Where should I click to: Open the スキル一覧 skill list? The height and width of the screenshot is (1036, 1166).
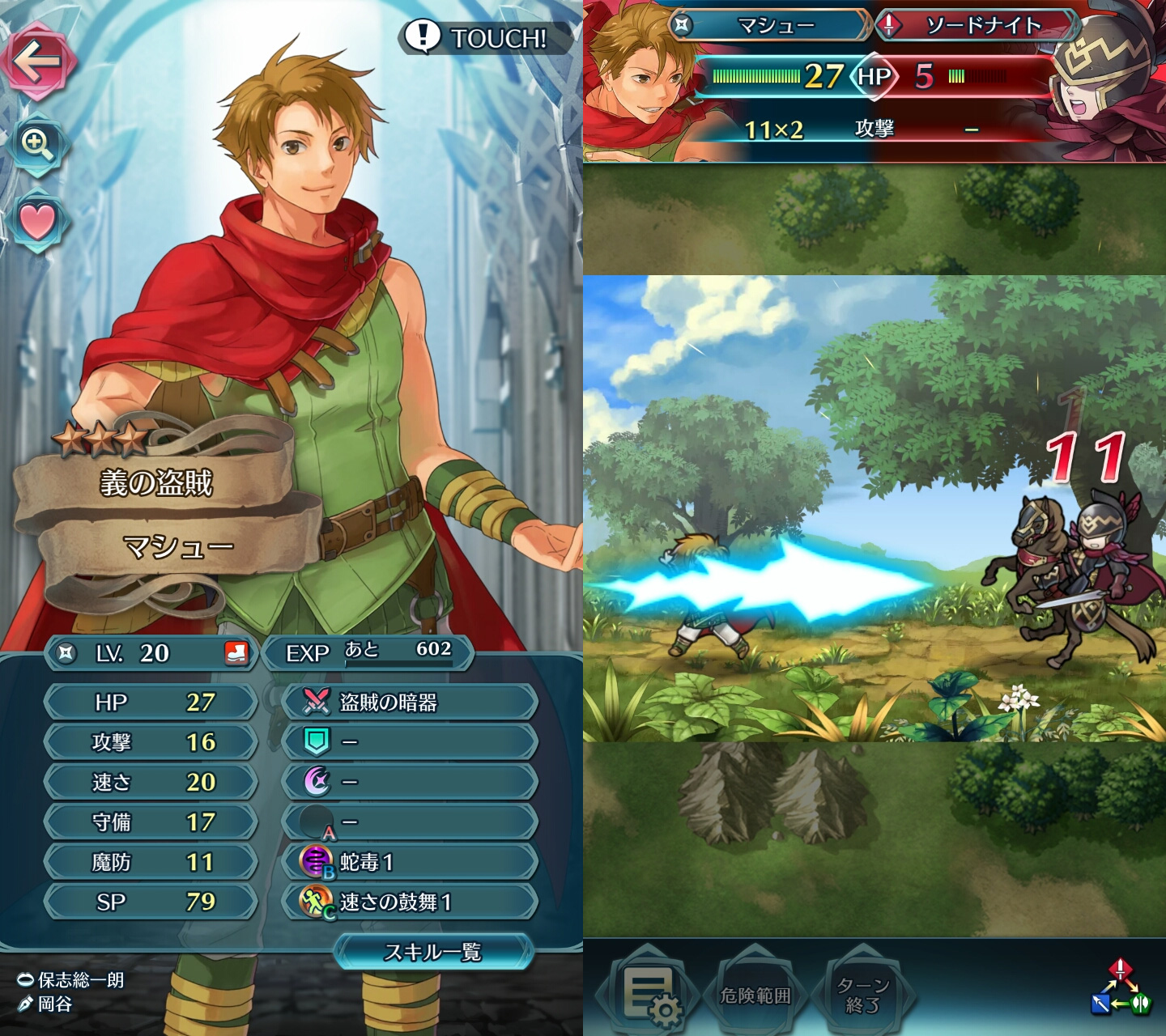433,952
